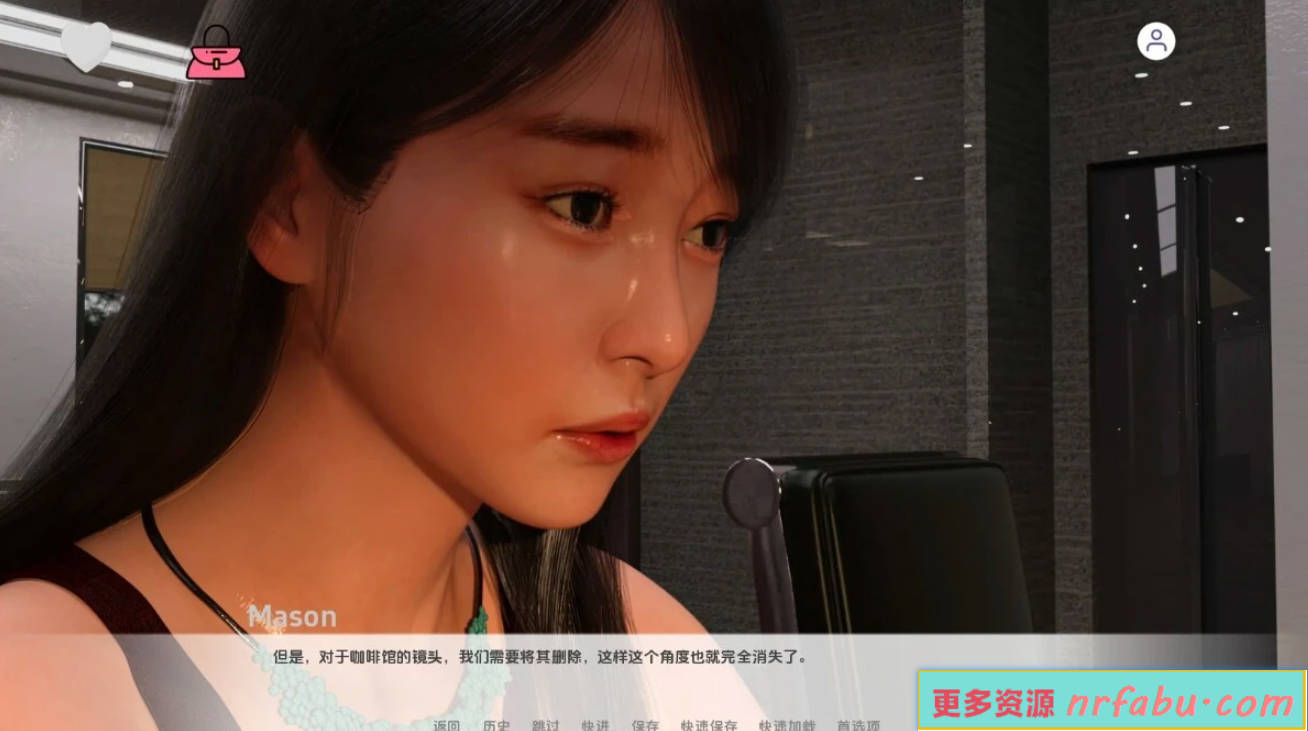
Task: Click 返回 to go back
Action: 446,722
